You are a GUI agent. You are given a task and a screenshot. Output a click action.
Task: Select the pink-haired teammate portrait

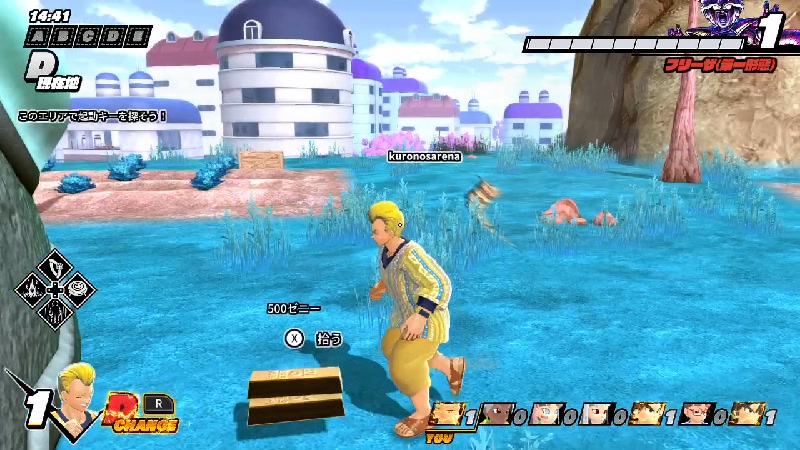(545, 413)
